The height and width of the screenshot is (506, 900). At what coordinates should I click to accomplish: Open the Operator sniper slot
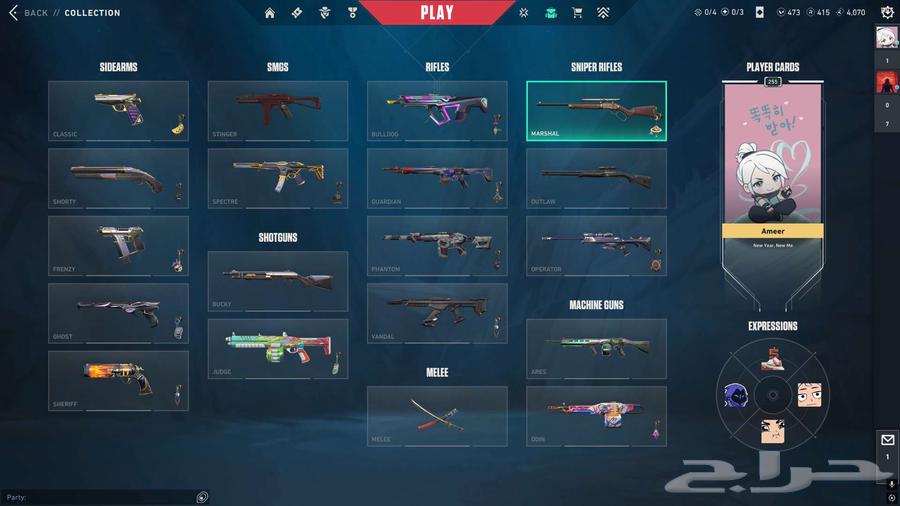click(x=596, y=245)
